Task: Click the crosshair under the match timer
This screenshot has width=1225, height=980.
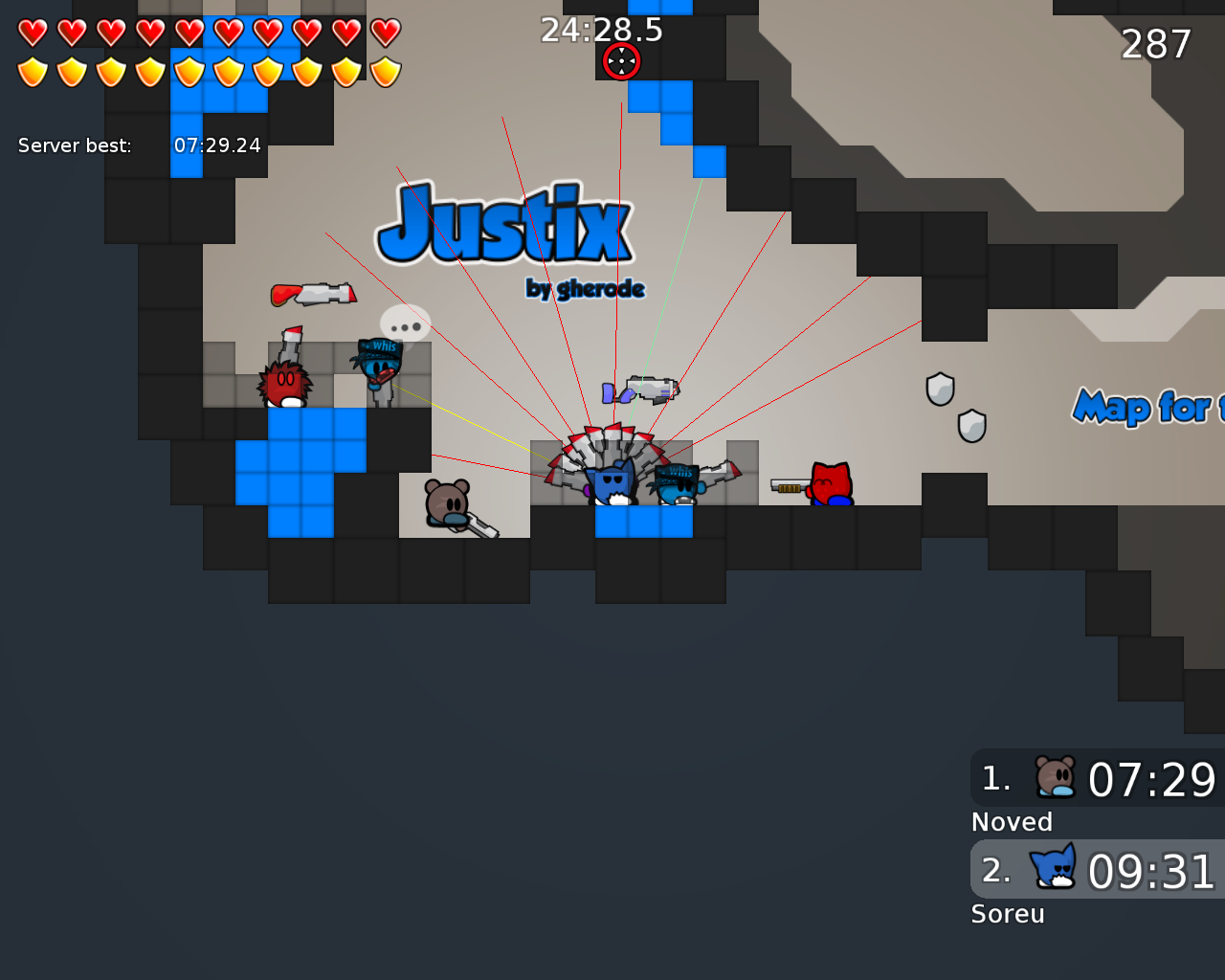Action: [620, 60]
